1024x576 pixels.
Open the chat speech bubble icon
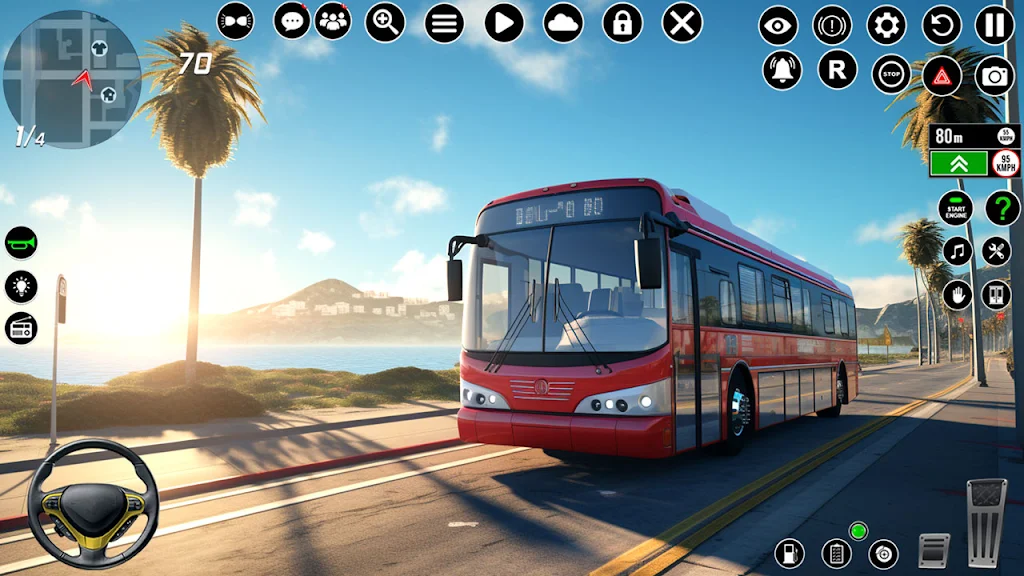click(292, 20)
